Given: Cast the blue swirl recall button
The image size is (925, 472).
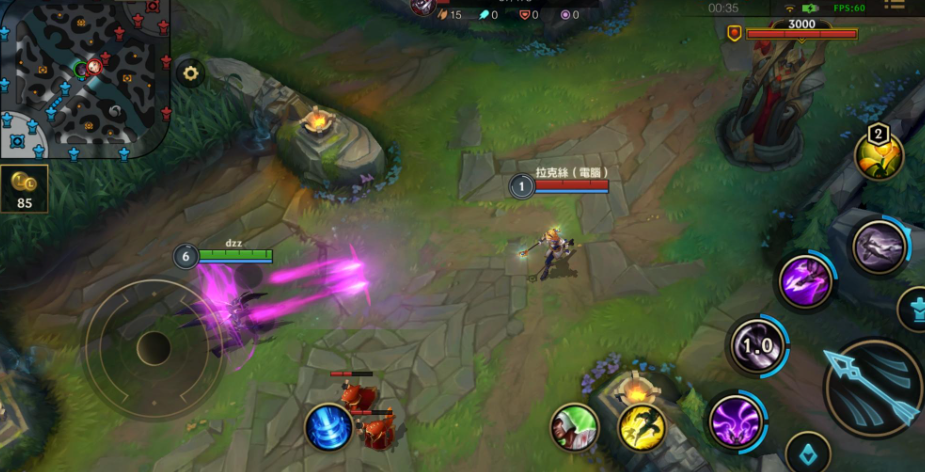Looking at the screenshot, I should pos(329,427).
